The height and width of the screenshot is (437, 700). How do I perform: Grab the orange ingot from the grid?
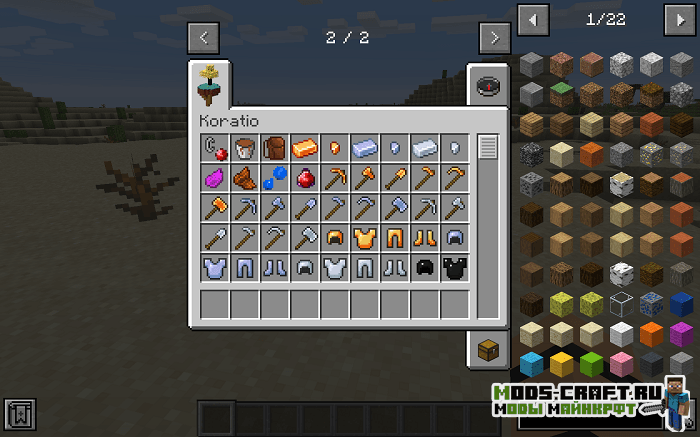(x=305, y=149)
